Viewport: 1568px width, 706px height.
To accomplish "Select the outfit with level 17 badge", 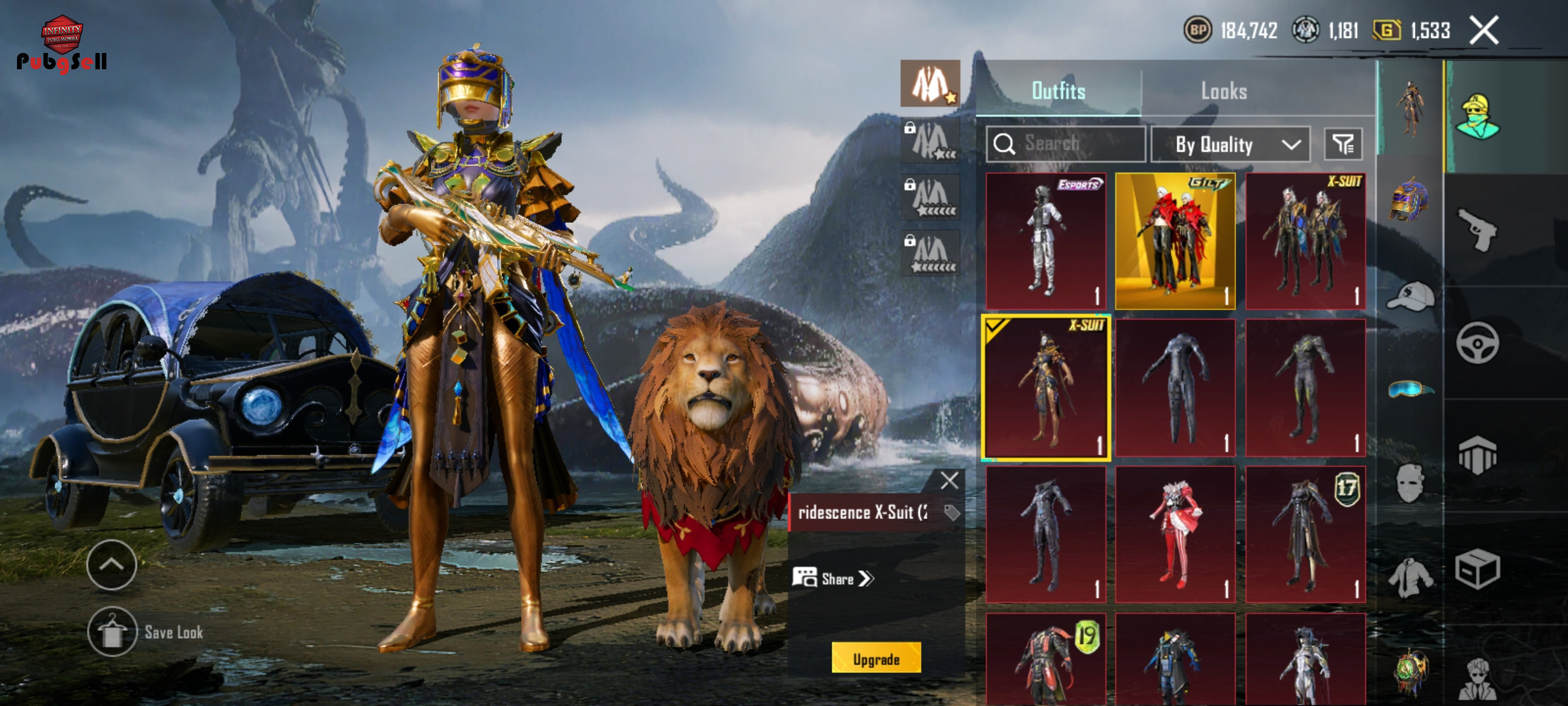I will click(1305, 534).
